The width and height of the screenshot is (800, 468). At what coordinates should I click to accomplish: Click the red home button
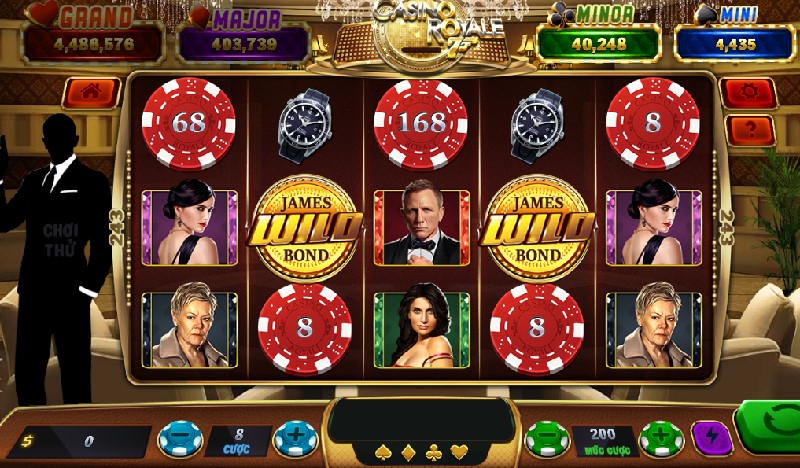91,93
